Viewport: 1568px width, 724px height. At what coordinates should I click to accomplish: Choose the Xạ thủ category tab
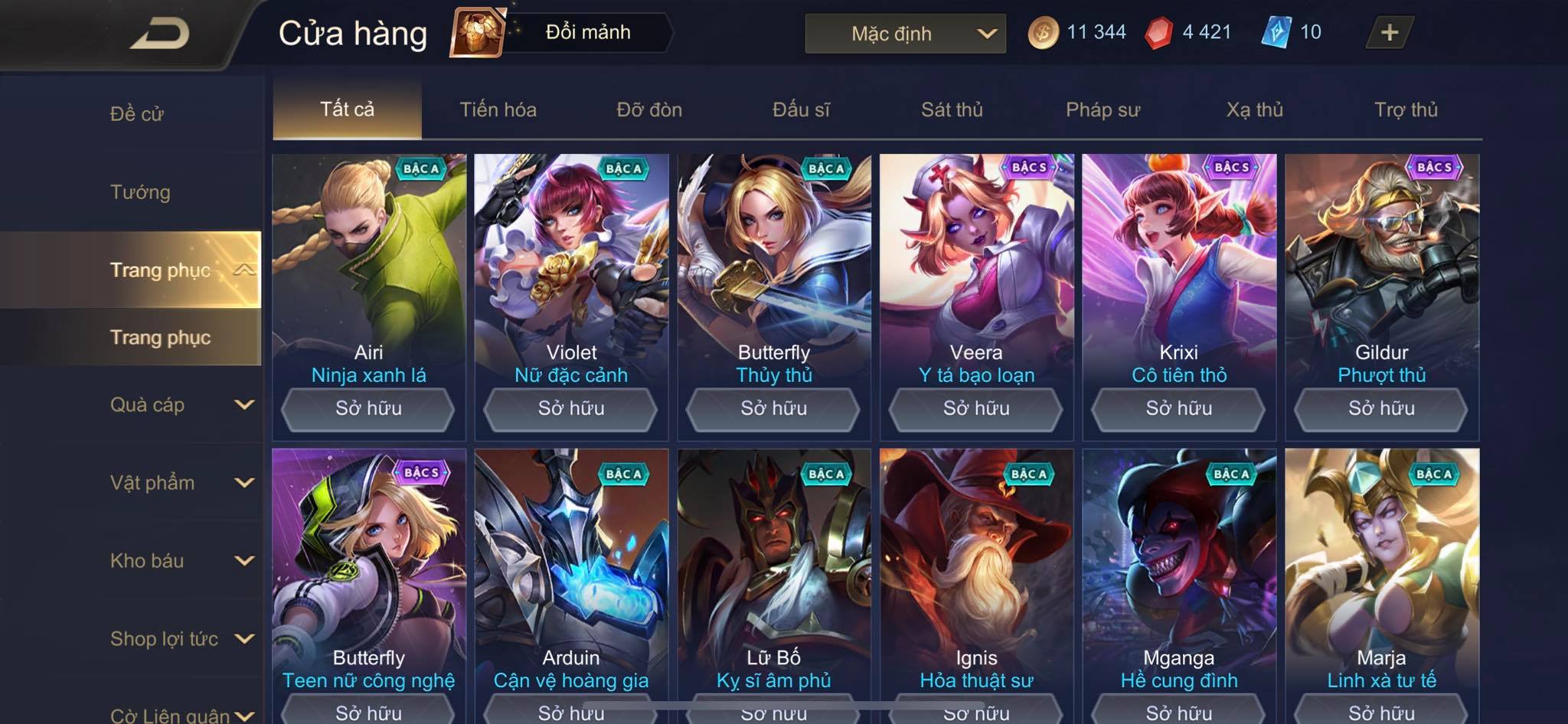1254,109
